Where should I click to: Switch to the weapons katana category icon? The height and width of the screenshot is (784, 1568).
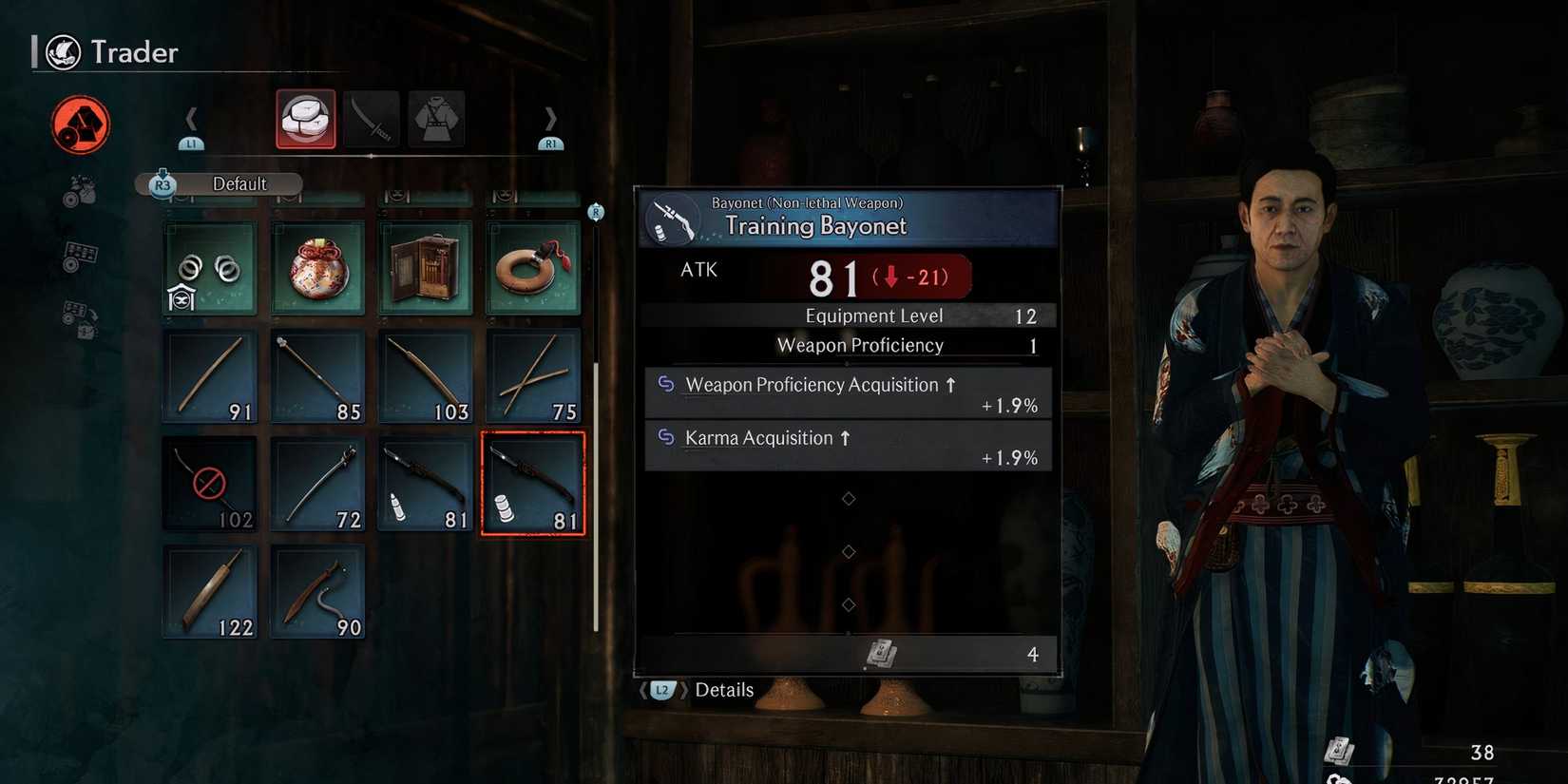(x=372, y=118)
